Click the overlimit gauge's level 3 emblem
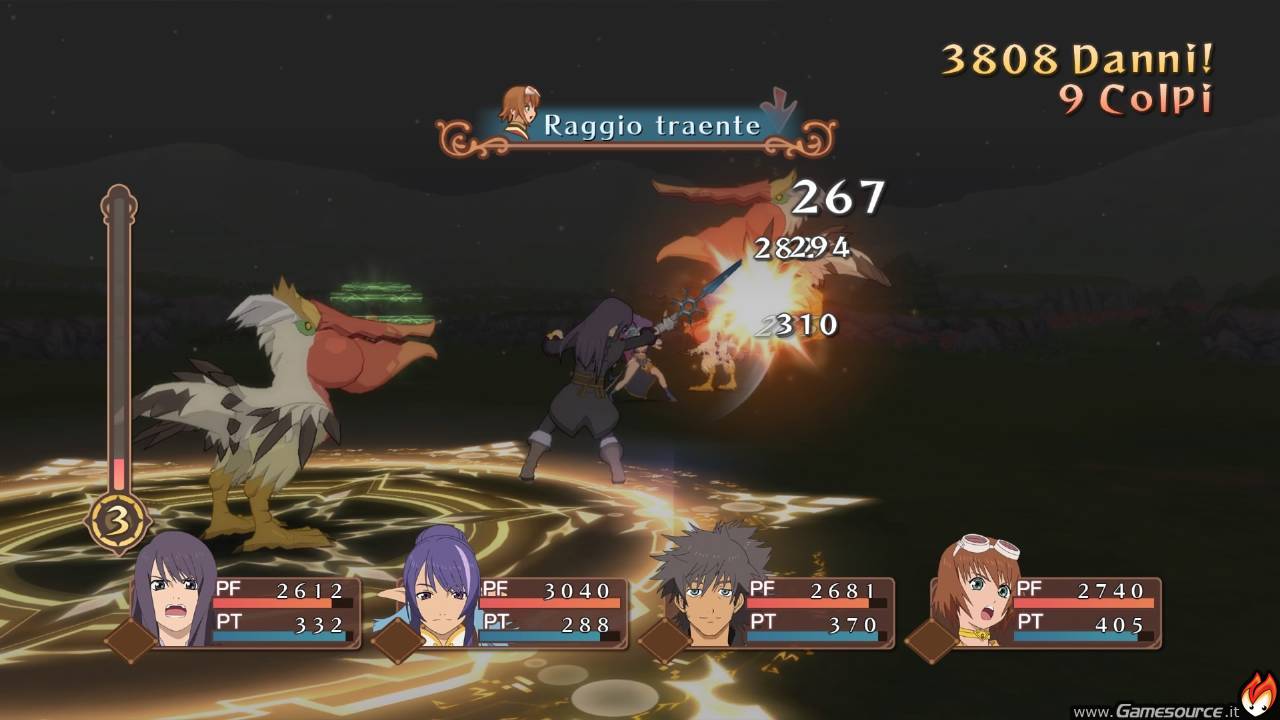The width and height of the screenshot is (1280, 720). coord(118,520)
